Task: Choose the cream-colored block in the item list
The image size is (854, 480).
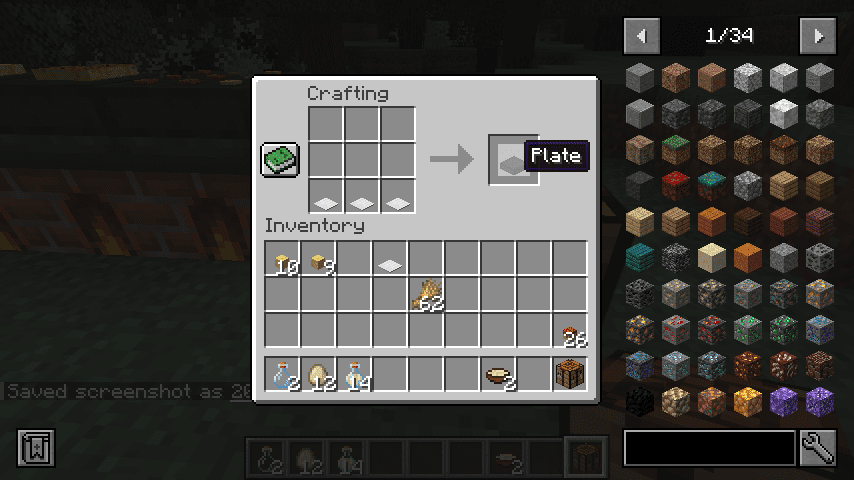Action: click(x=711, y=257)
